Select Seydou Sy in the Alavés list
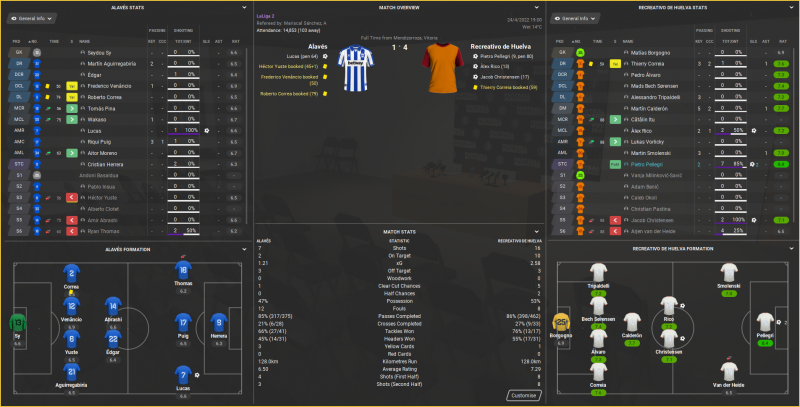Screen dimensions: 800x407 point(91,52)
